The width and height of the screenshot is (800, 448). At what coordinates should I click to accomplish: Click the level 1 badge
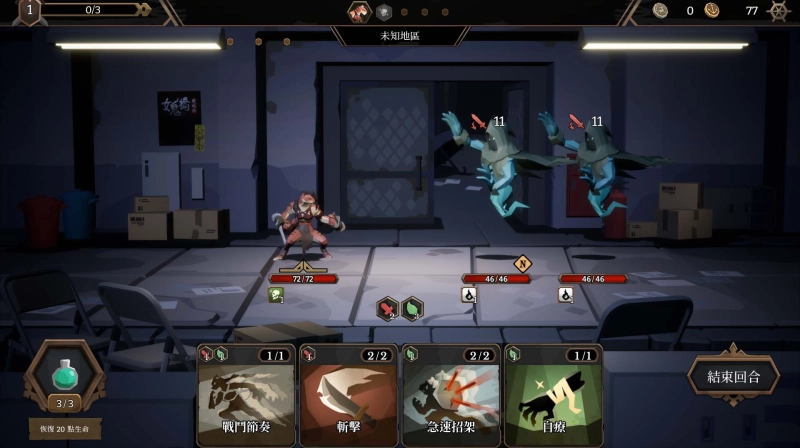(29, 11)
